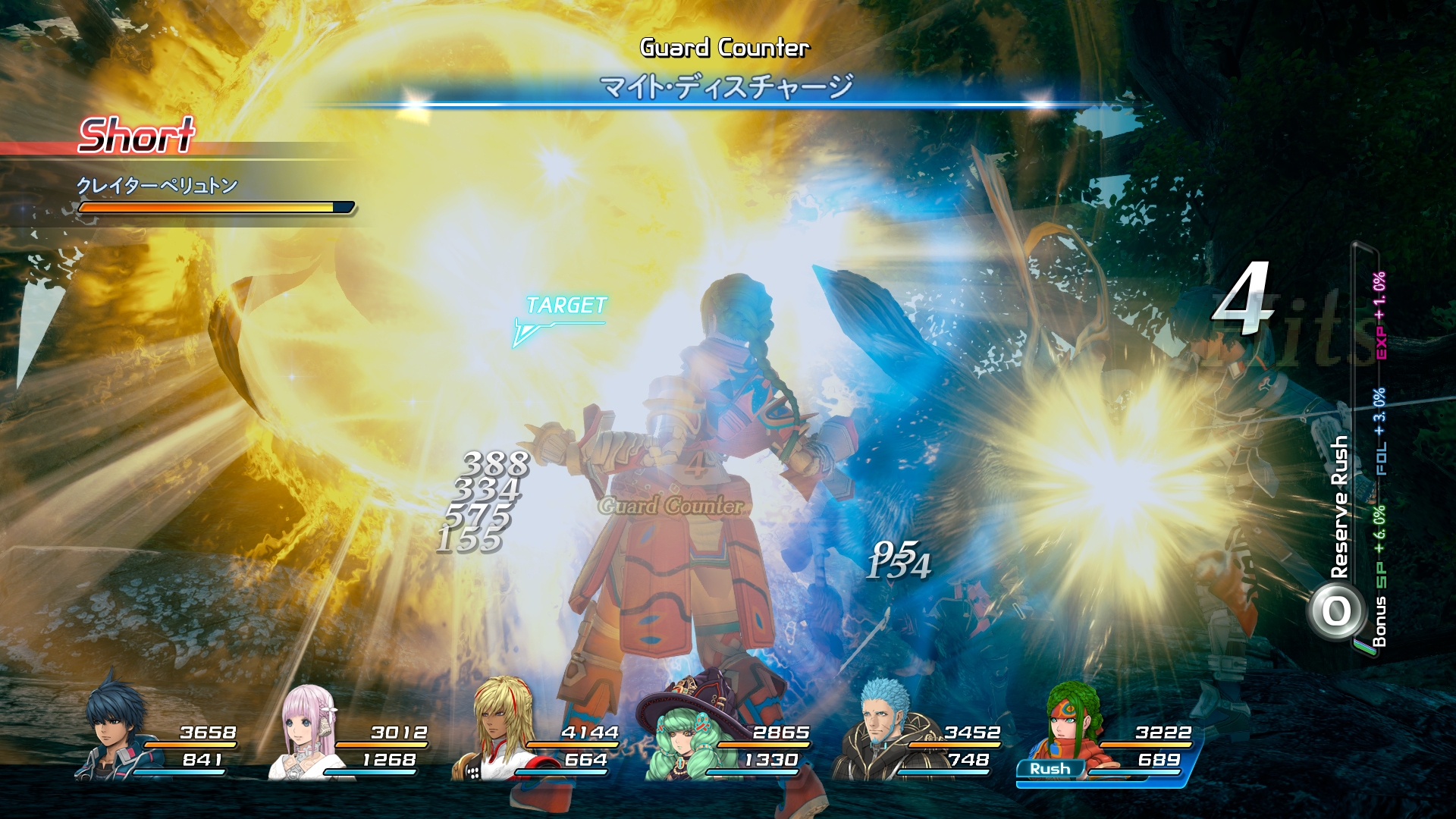Click the cyan TARGET marker
1456x819 pixels.
565,306
